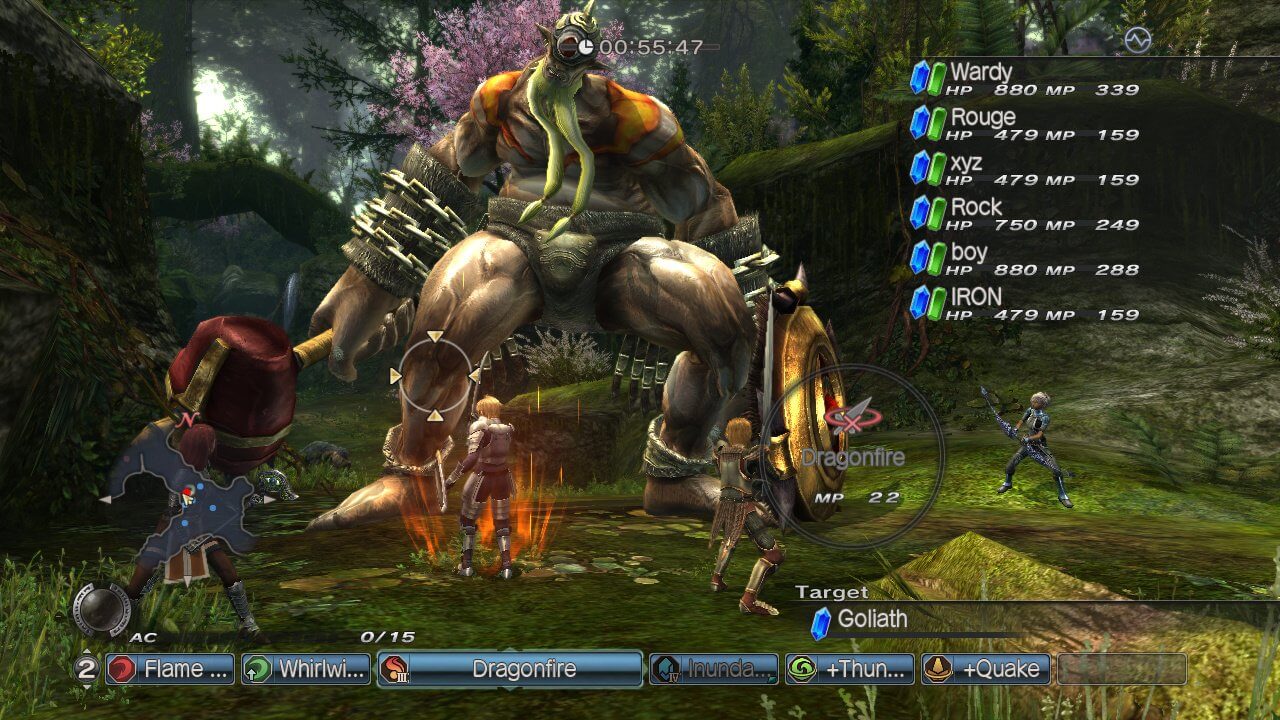Use the highlighted Dragonfire command
Screen dimensions: 1280x720
[x=510, y=669]
